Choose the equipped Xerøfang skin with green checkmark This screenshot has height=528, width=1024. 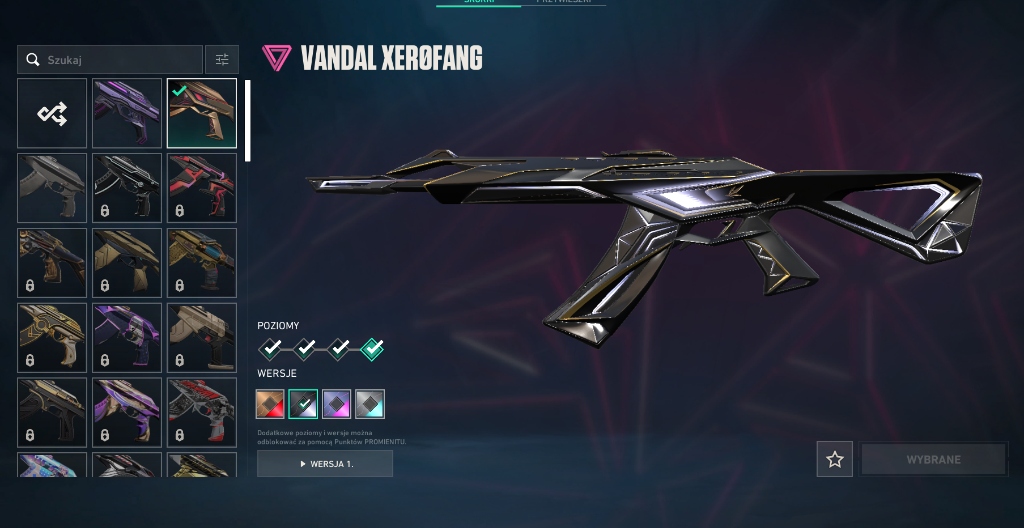pyautogui.click(x=202, y=114)
